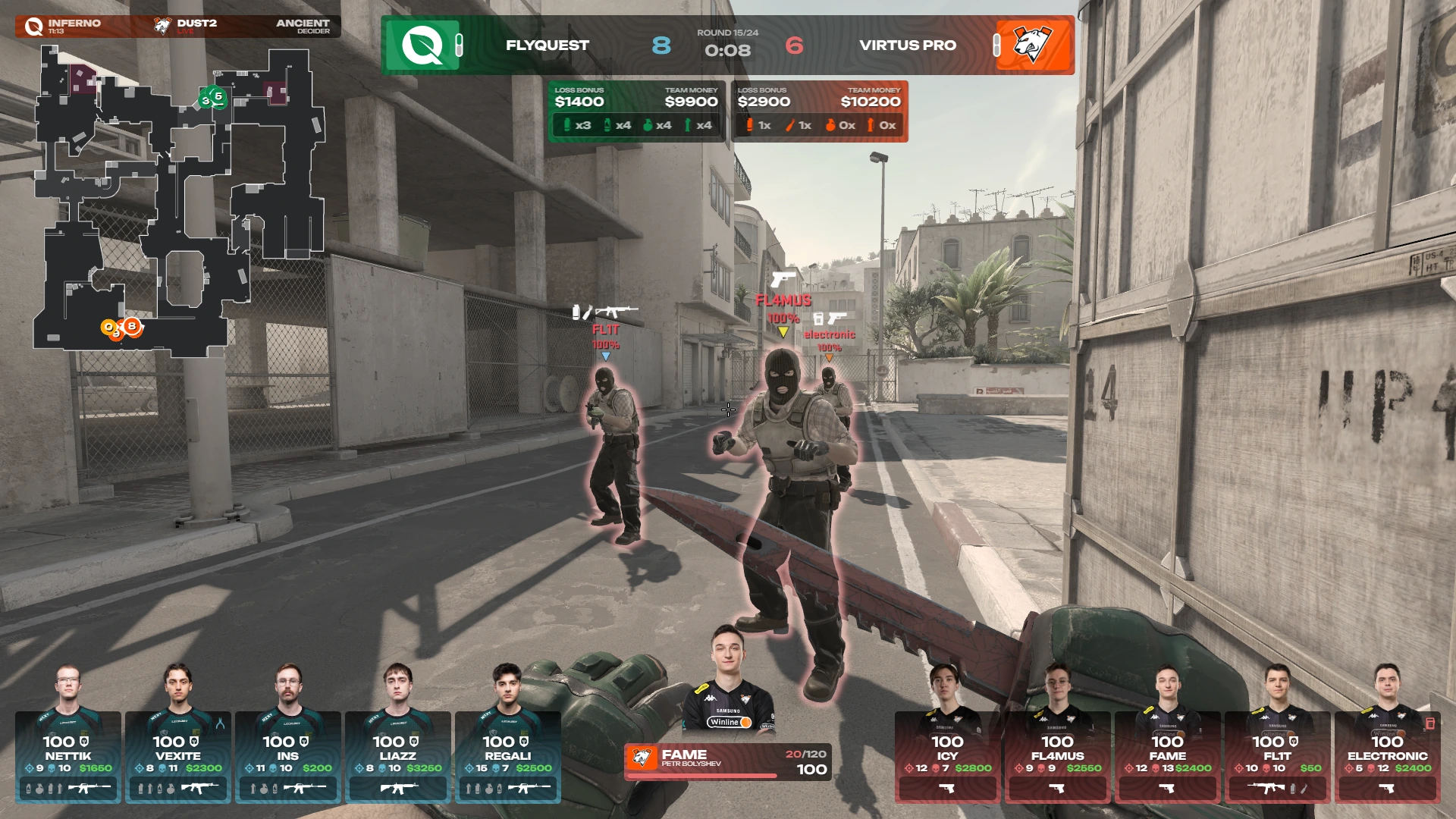Select ICY's player card
Image resolution: width=1456 pixels, height=819 pixels.
click(947, 757)
